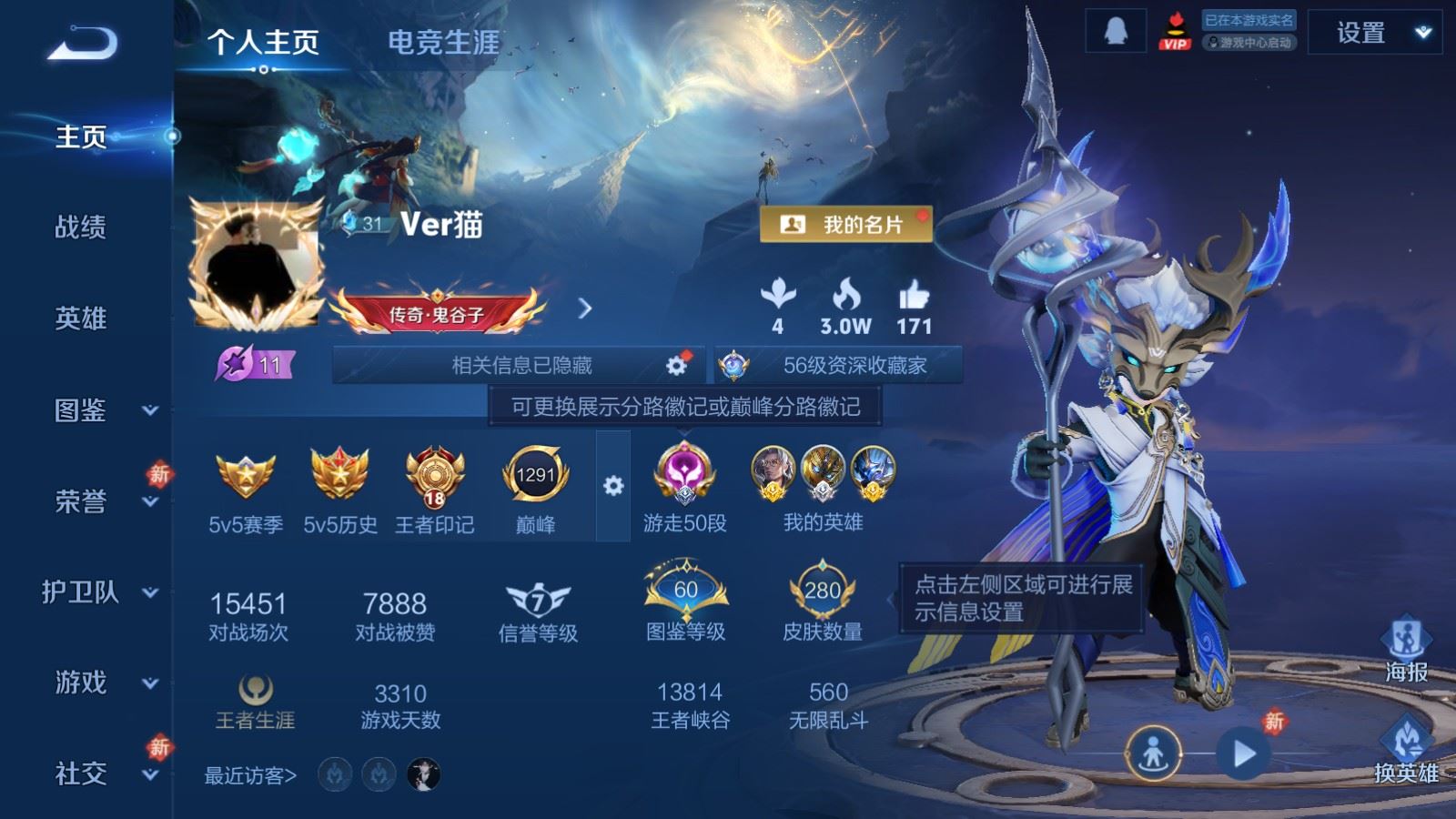The width and height of the screenshot is (1456, 819).
Task: Open gear settings for hidden info bar
Action: (x=676, y=365)
